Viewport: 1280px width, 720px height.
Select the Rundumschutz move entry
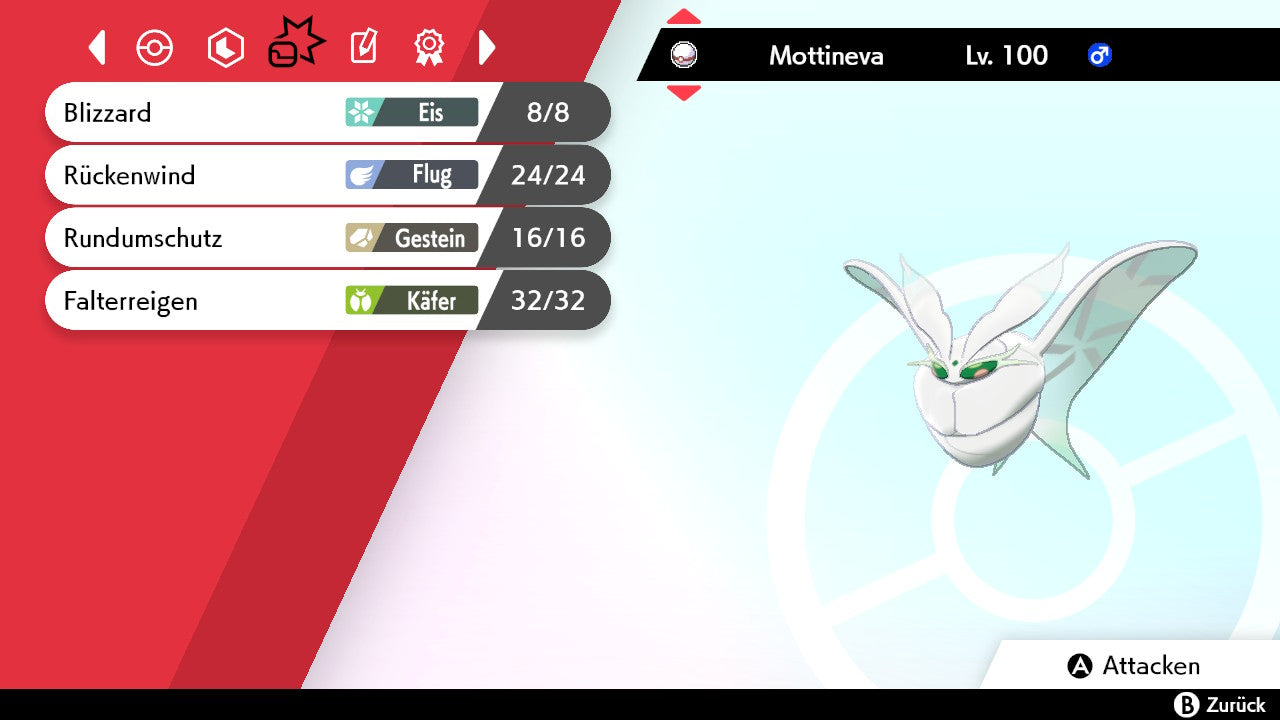(326, 238)
